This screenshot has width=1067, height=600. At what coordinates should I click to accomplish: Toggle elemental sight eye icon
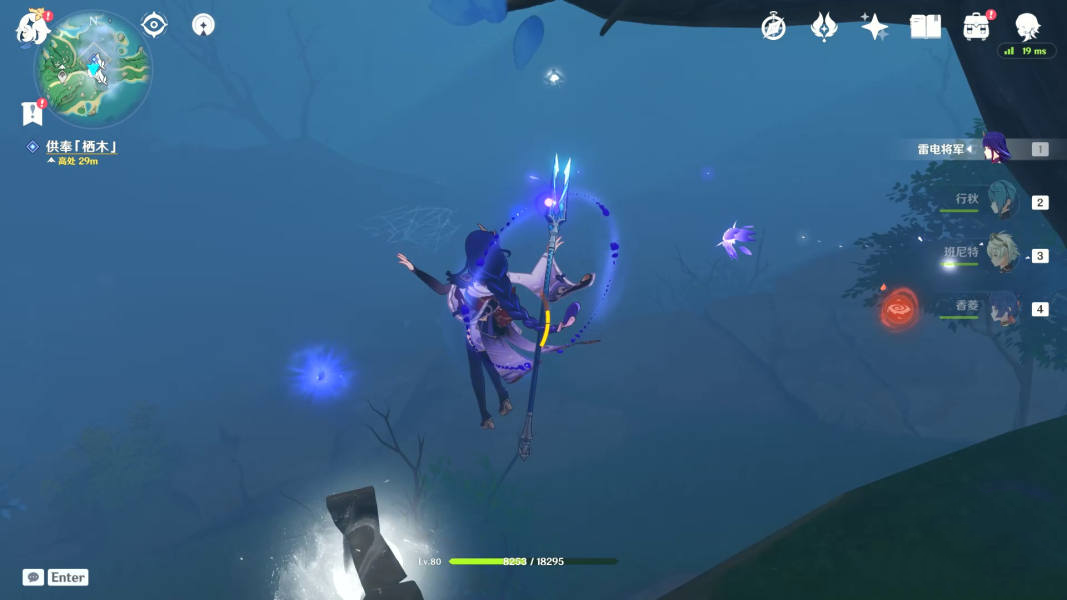click(x=154, y=24)
